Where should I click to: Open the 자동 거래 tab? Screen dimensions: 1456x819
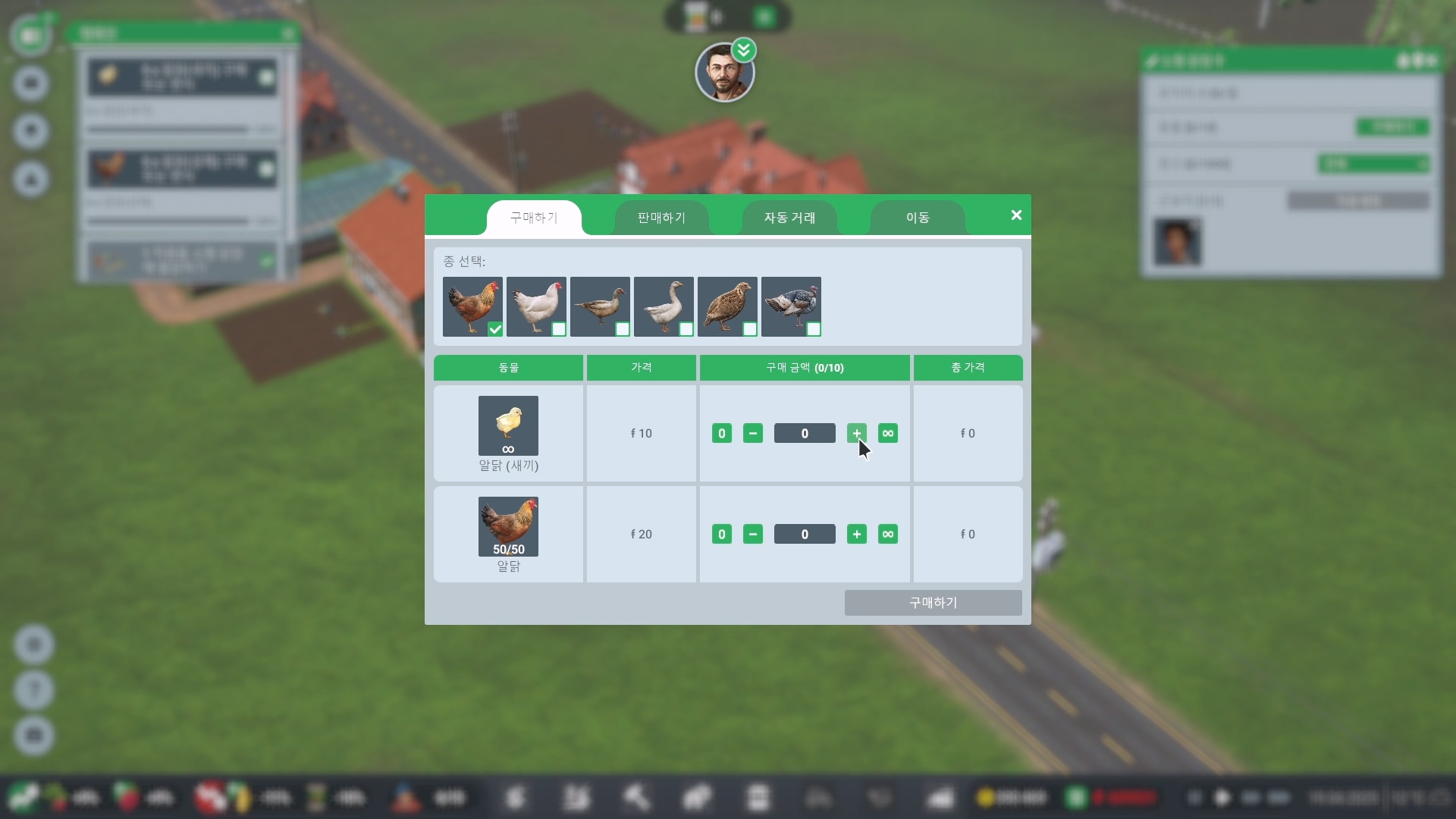789,218
